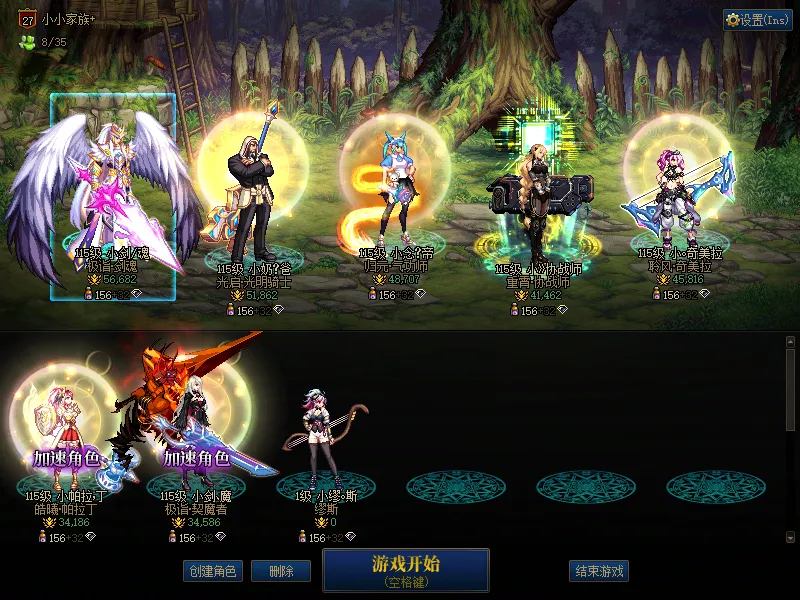
Task: Click the character list scrollbar
Action: coord(790,390)
